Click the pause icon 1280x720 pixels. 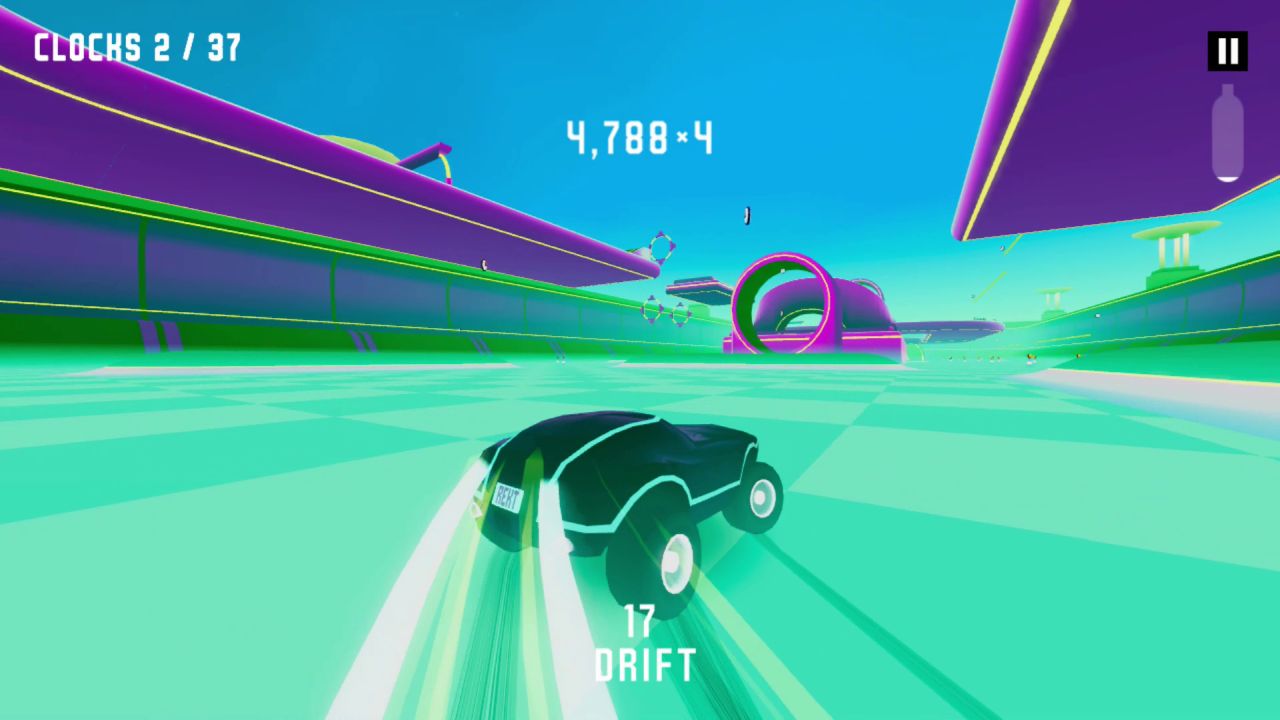click(x=1226, y=51)
